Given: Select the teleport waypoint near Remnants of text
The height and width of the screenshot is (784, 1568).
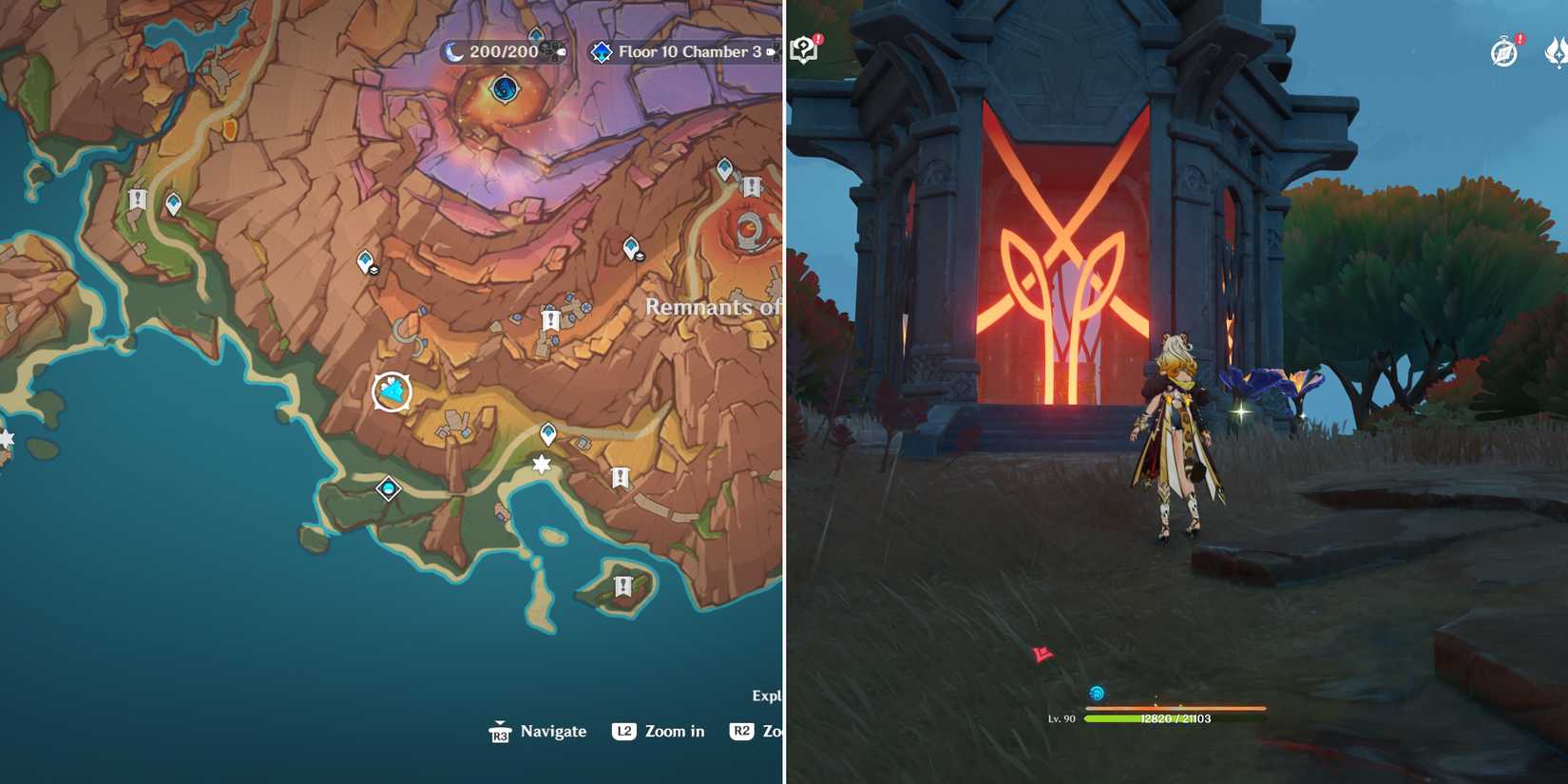Looking at the screenshot, I should pyautogui.click(x=629, y=247).
